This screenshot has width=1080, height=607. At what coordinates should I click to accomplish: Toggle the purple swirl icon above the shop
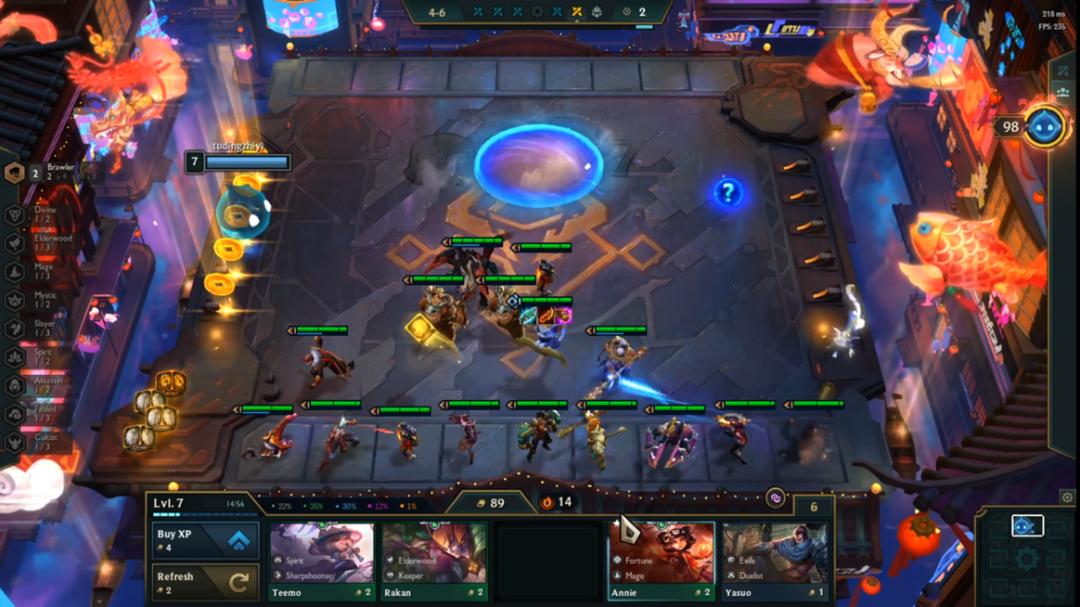(x=775, y=497)
